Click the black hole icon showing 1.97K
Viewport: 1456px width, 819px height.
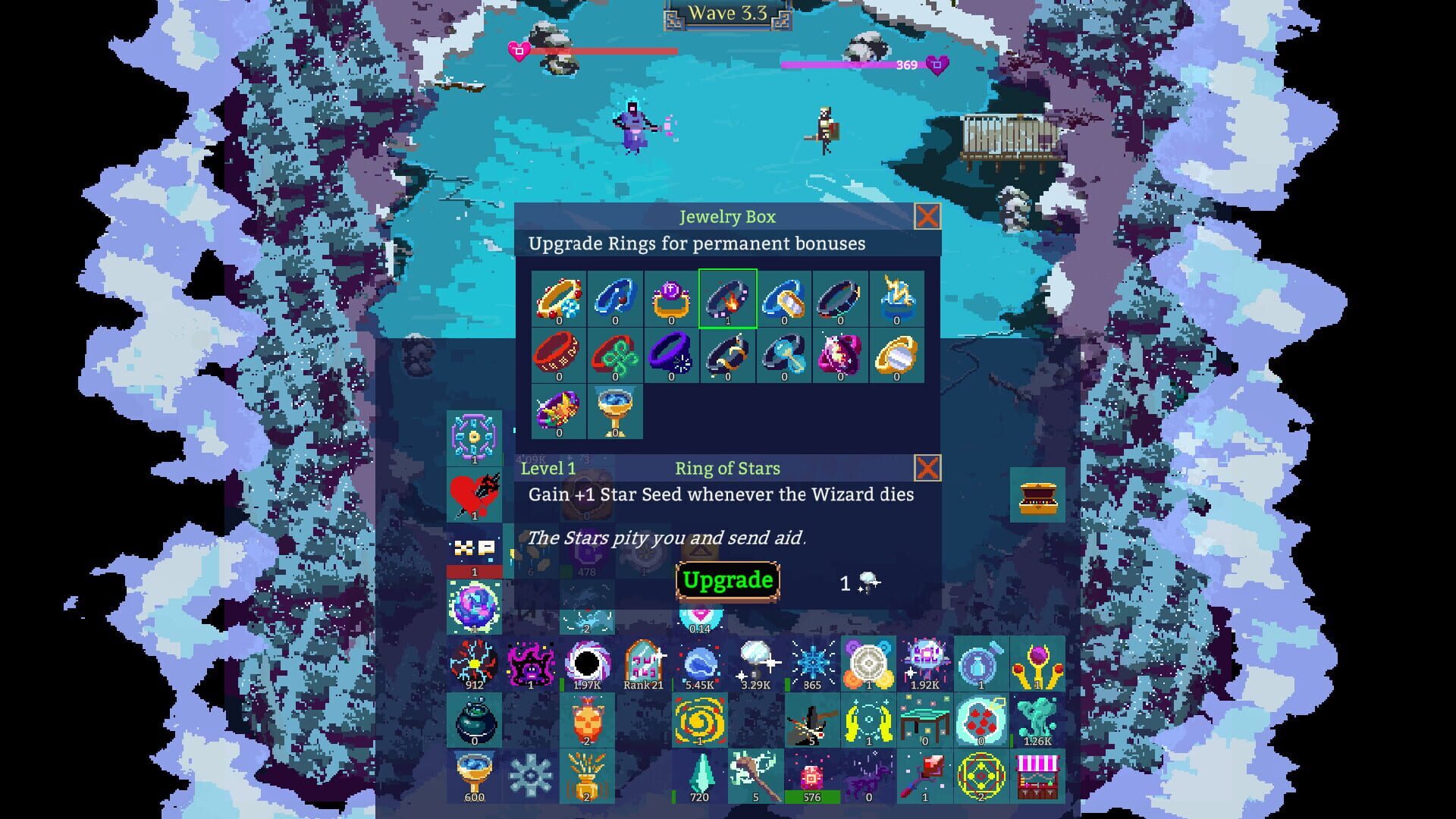point(588,664)
